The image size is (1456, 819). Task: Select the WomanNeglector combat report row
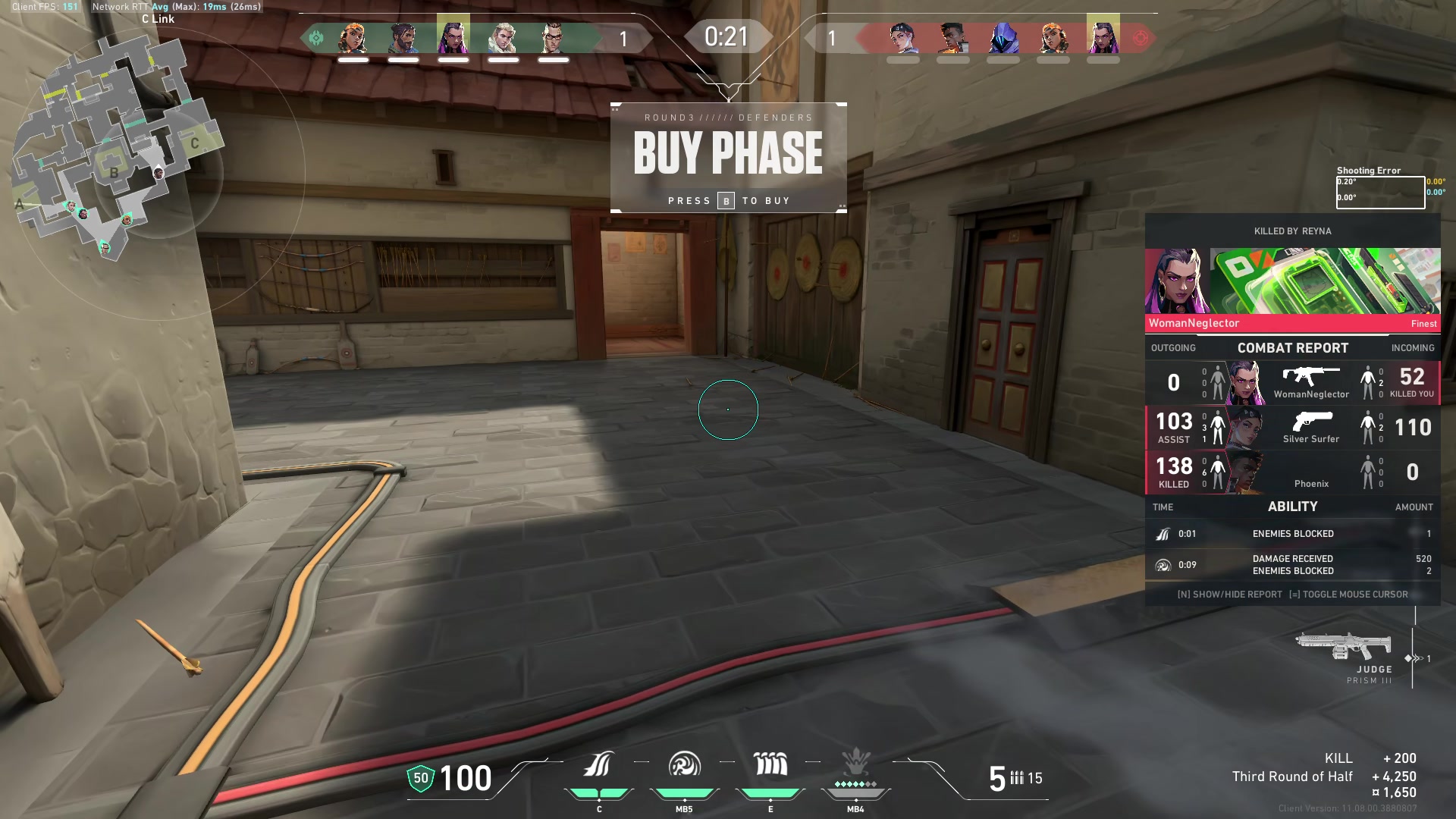(x=1292, y=383)
